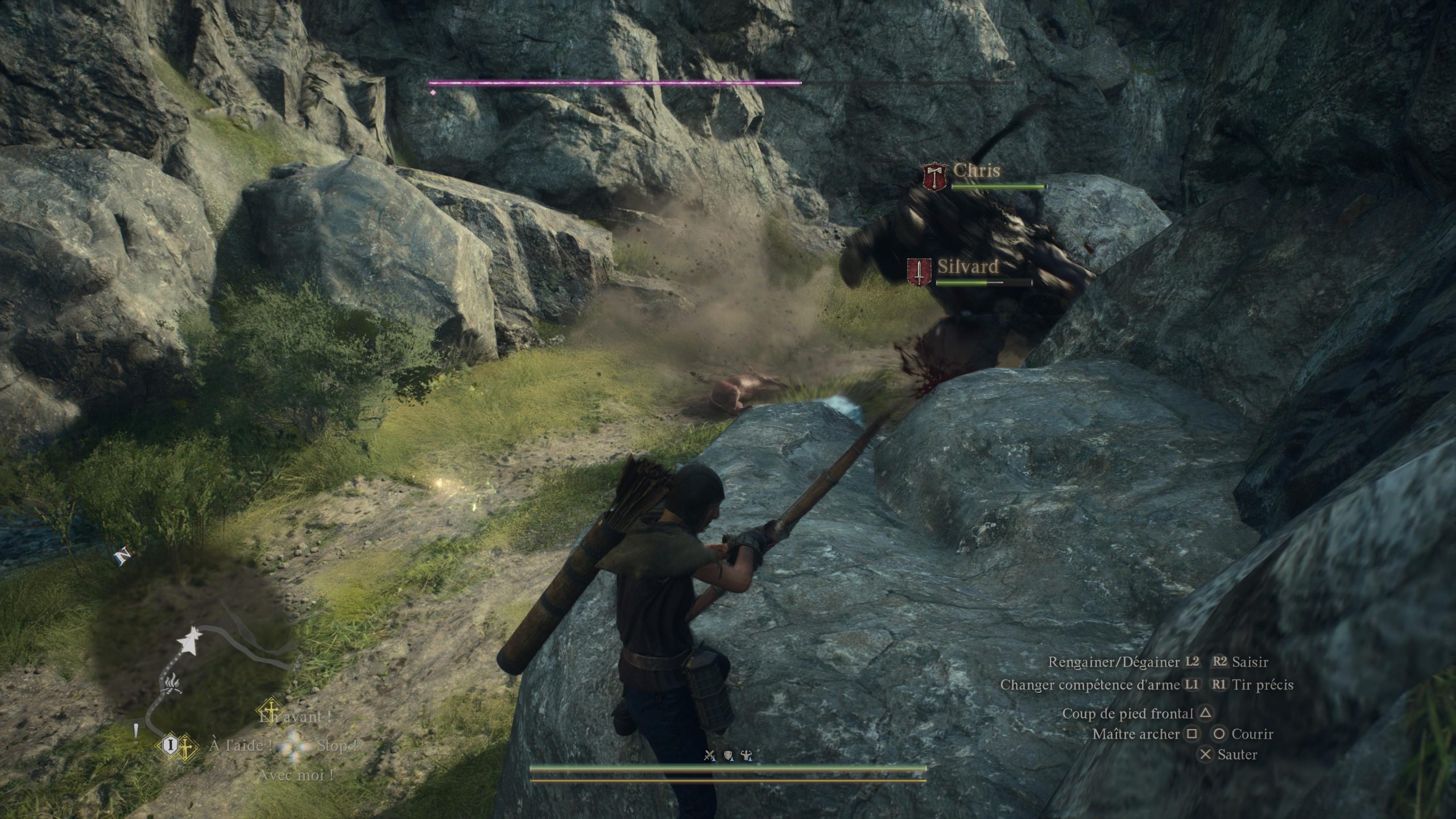
Task: Choose the "À l'aide !" pawn command
Action: 240,745
